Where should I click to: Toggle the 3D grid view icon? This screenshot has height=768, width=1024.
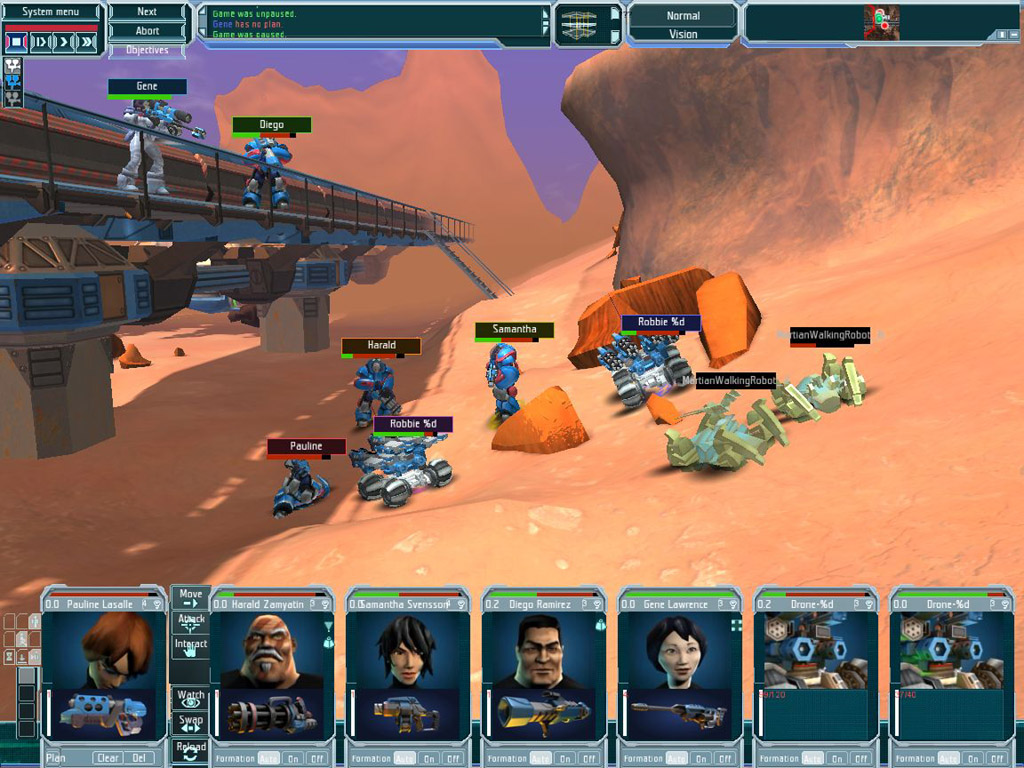(x=577, y=26)
